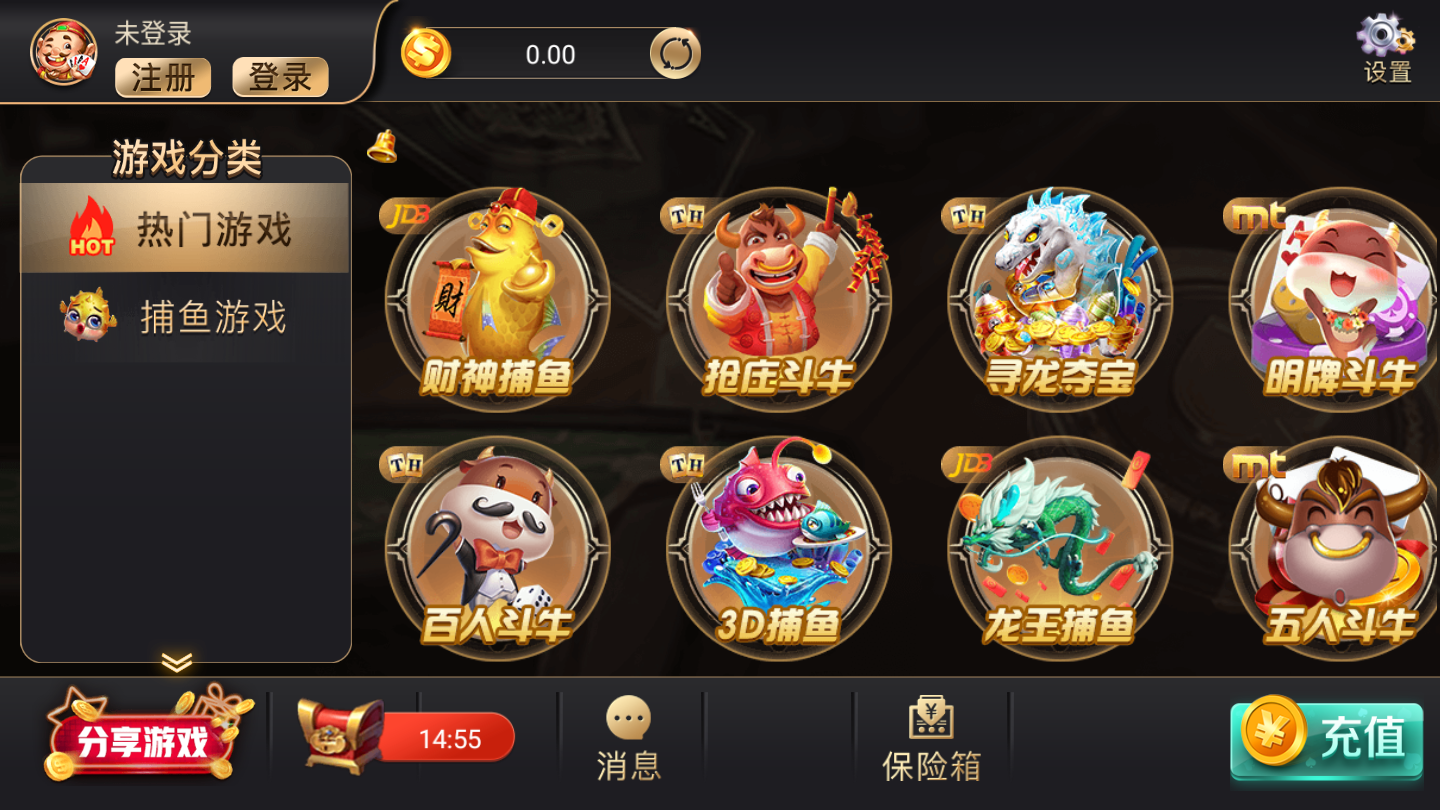The image size is (1440, 810).
Task: Open the 明牌斗牛 game
Action: point(1330,295)
